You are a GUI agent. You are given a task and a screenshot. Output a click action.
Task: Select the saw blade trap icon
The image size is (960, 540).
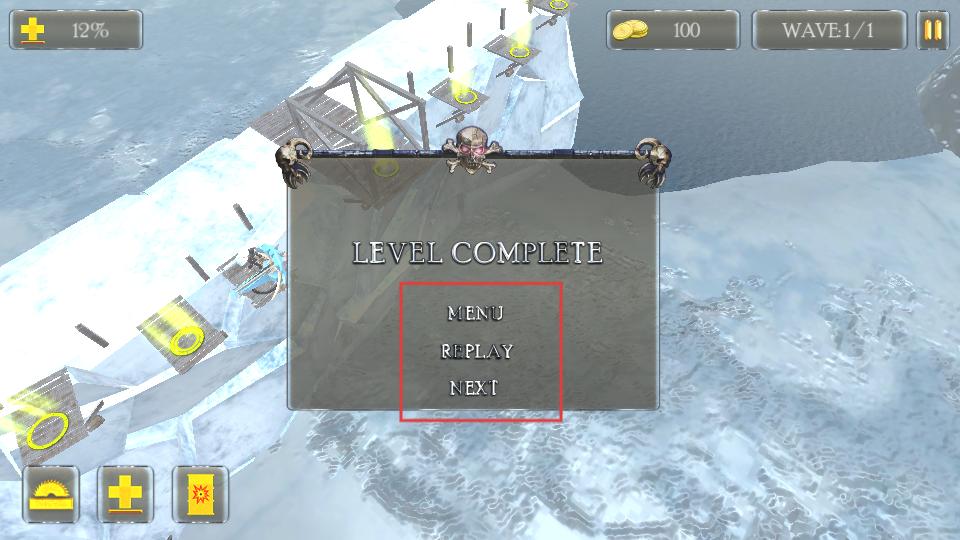coord(51,494)
